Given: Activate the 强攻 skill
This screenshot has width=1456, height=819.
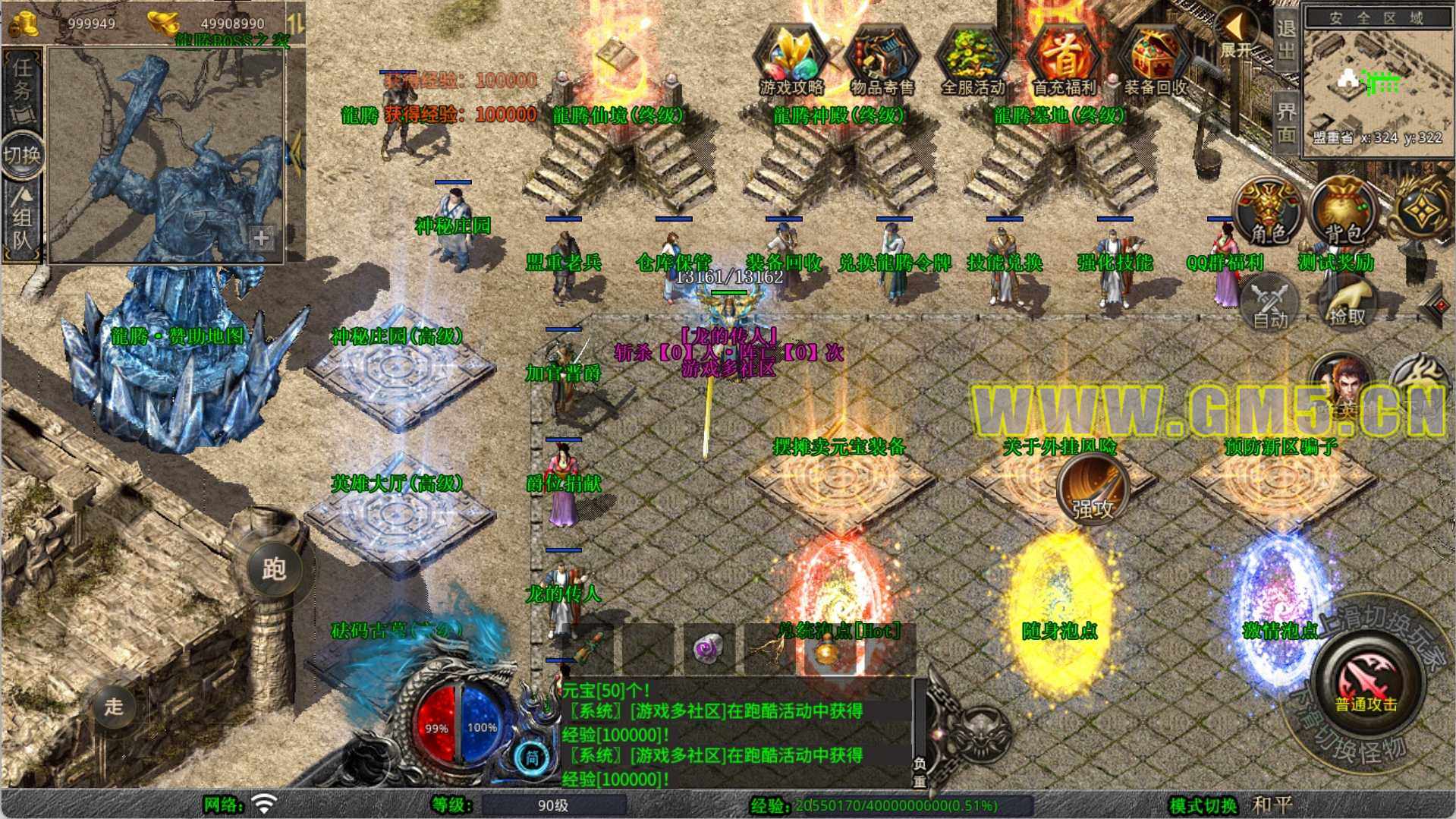Looking at the screenshot, I should [1093, 491].
